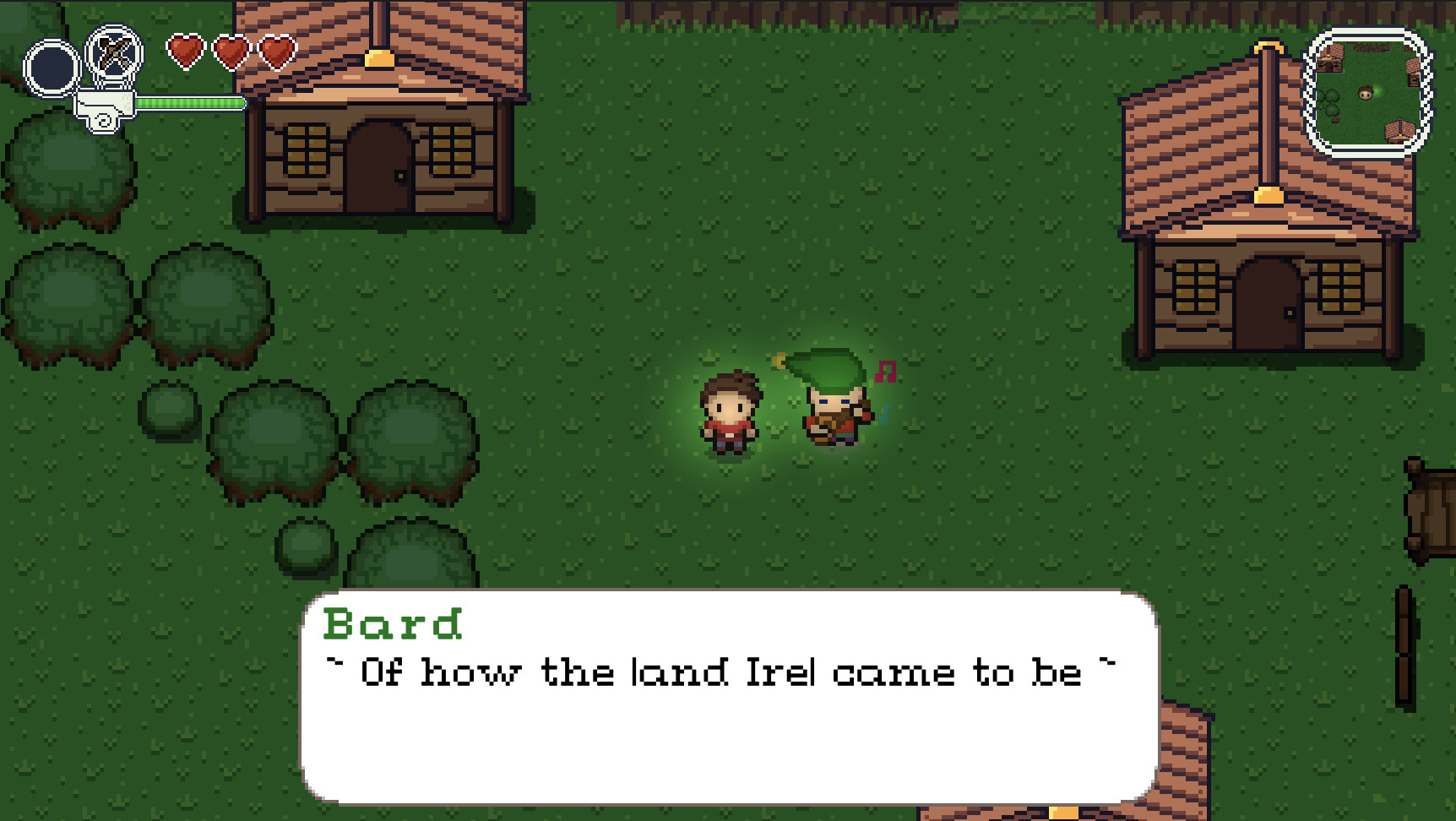Click the first heart in the health display

(185, 52)
